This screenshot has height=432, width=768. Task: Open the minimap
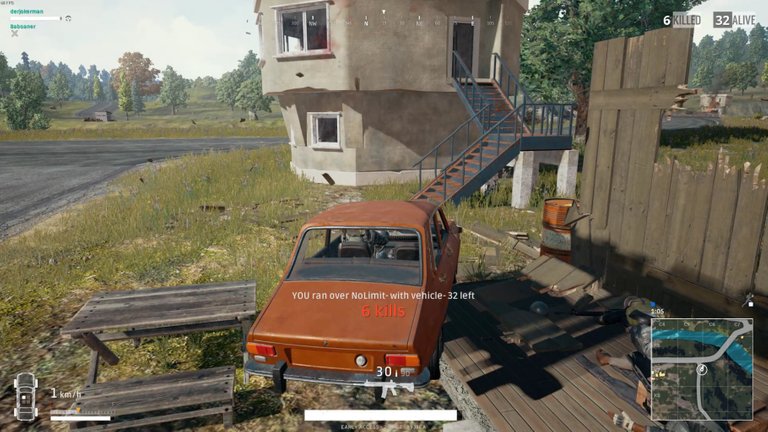pos(701,369)
